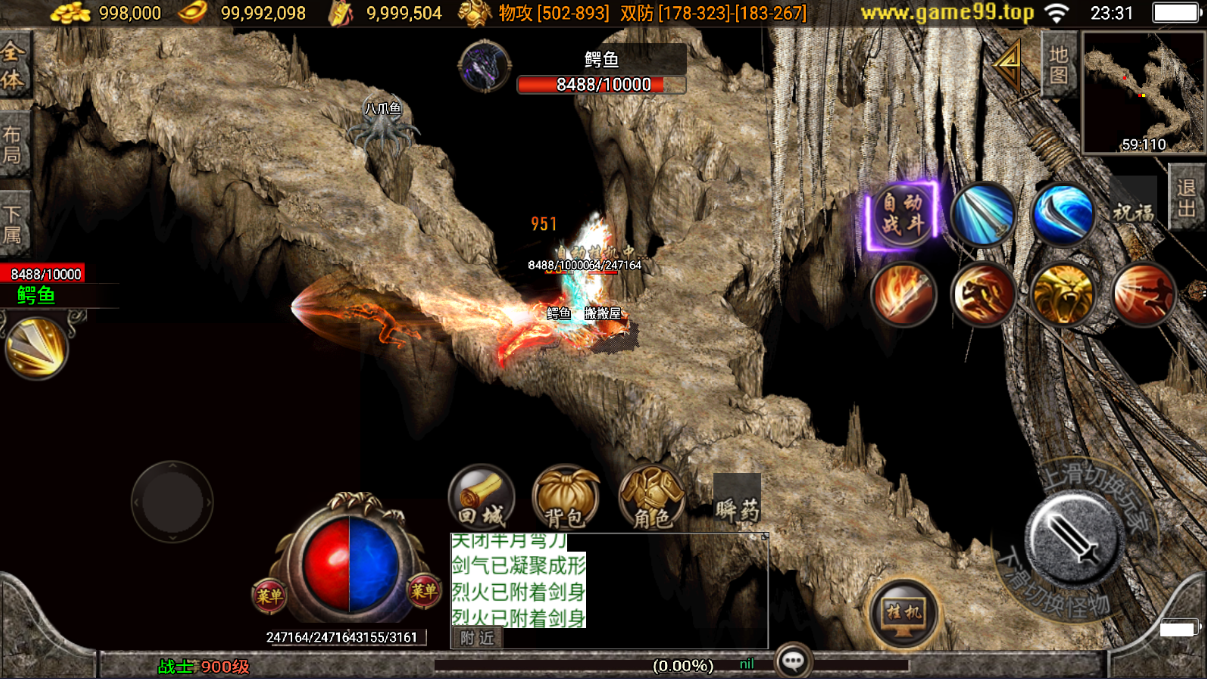Open the 祝福 blessing button

click(x=1133, y=213)
